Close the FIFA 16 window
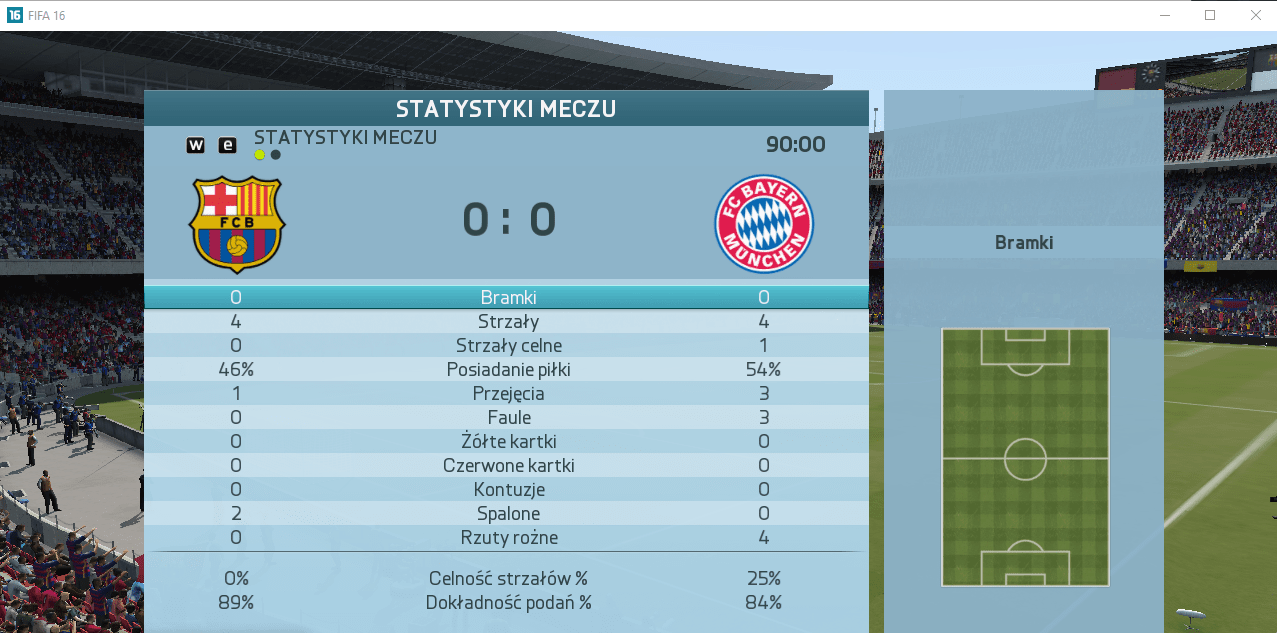 1255,15
